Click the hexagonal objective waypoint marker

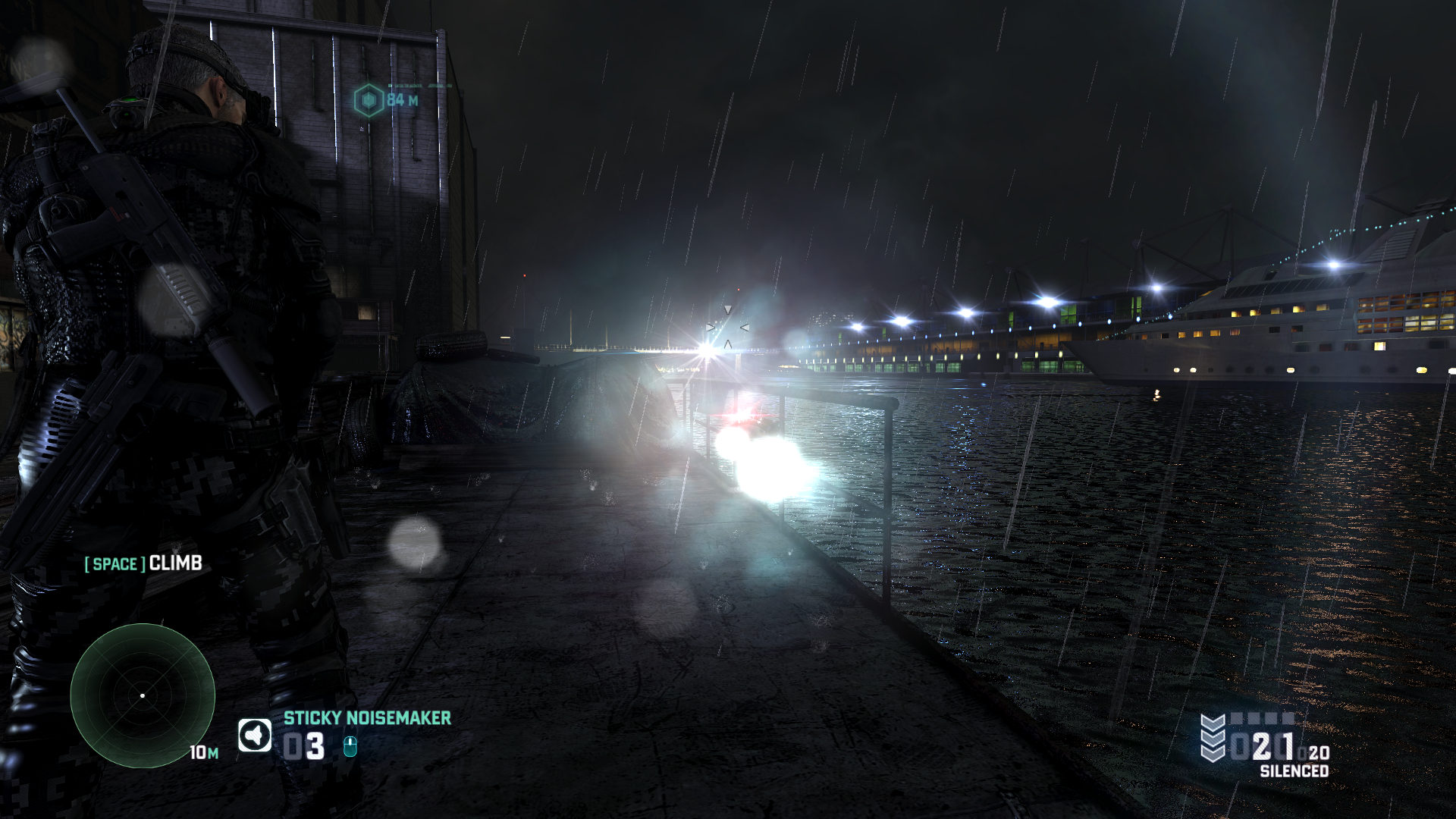click(369, 100)
